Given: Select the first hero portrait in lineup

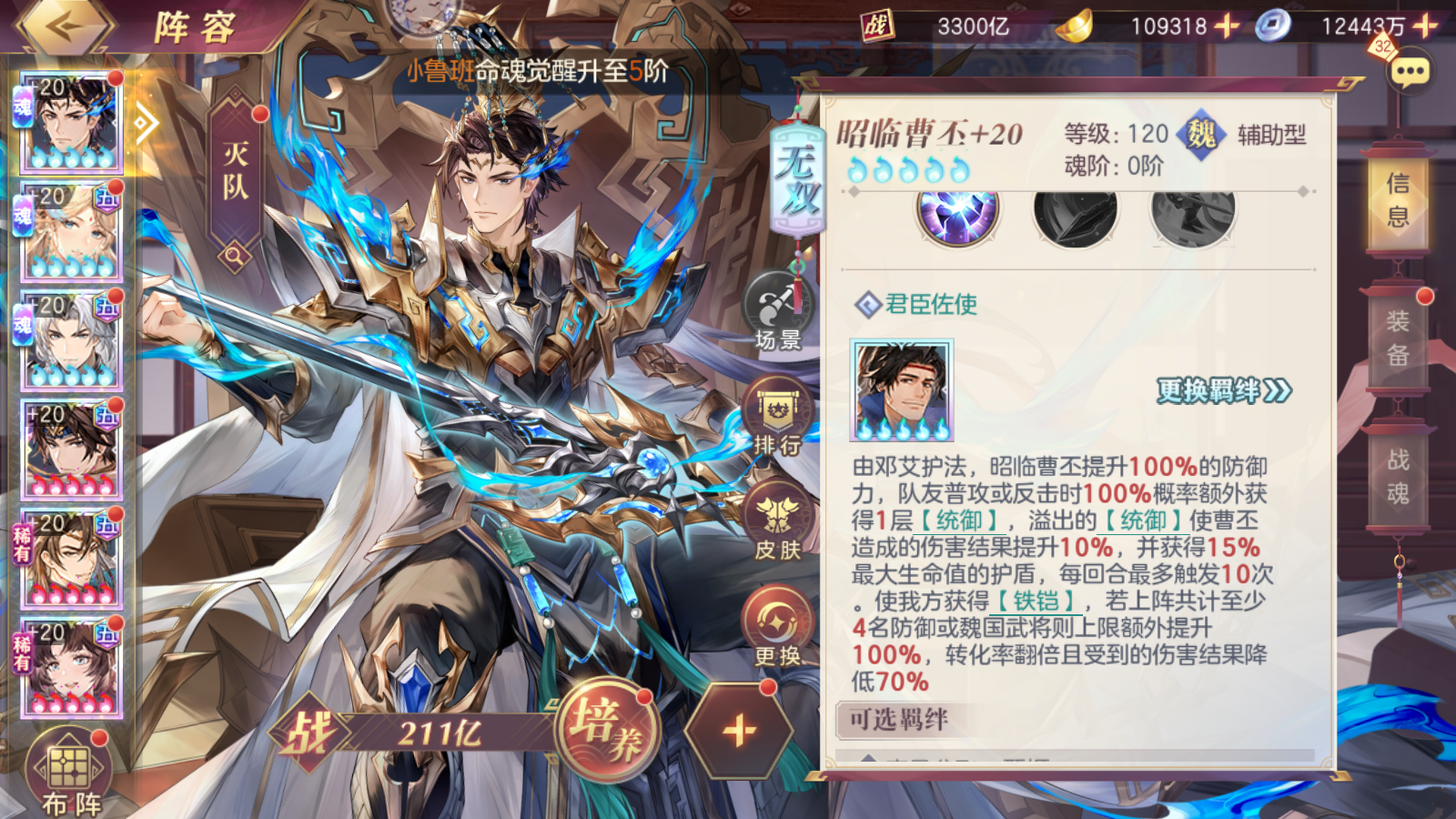Looking at the screenshot, I should coord(71,123).
